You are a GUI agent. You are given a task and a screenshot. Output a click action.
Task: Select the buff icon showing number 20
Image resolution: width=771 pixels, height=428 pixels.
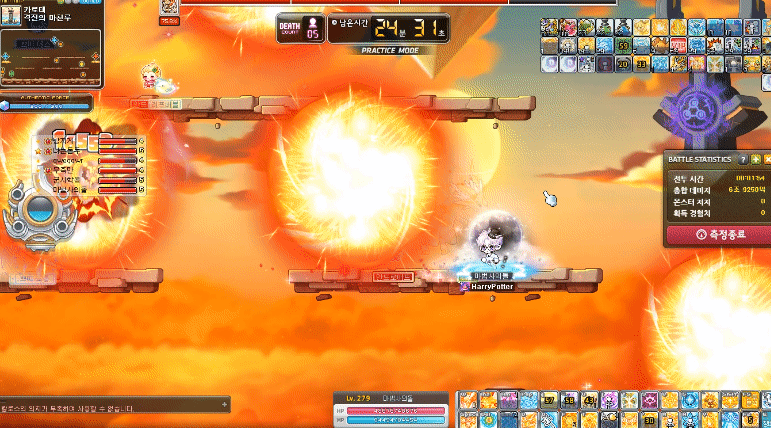(x=623, y=64)
